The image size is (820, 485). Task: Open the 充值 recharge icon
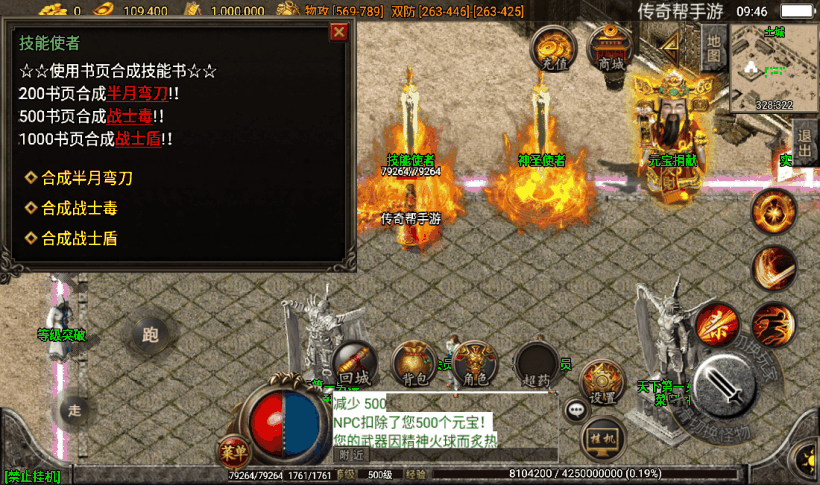[553, 46]
